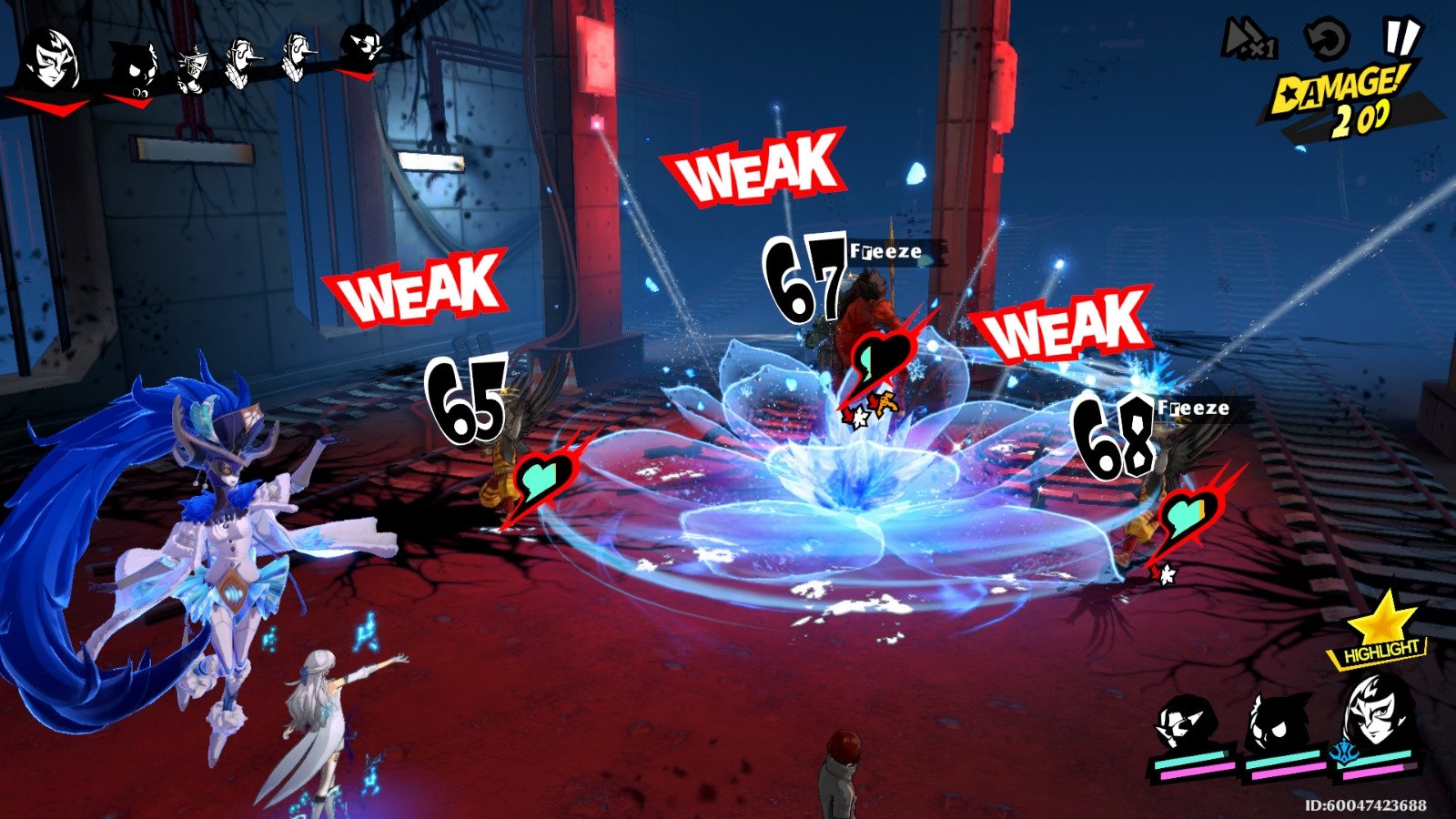Select the Freeze status label above the center enemy
The height and width of the screenshot is (819, 1456).
click(887, 250)
